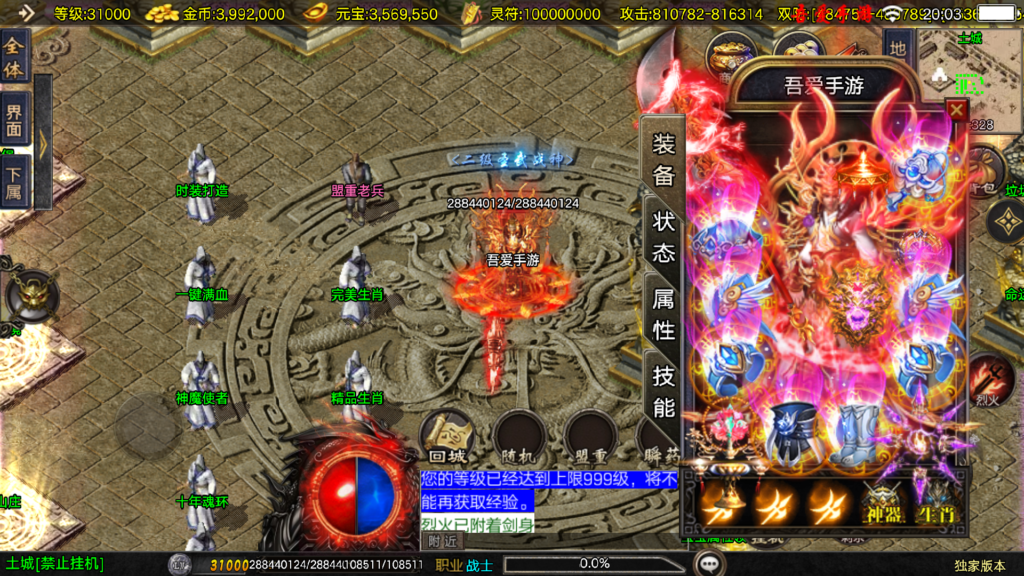The image size is (1024, 576).
Task: Use the 回城 return-to-town scroll
Action: [446, 437]
